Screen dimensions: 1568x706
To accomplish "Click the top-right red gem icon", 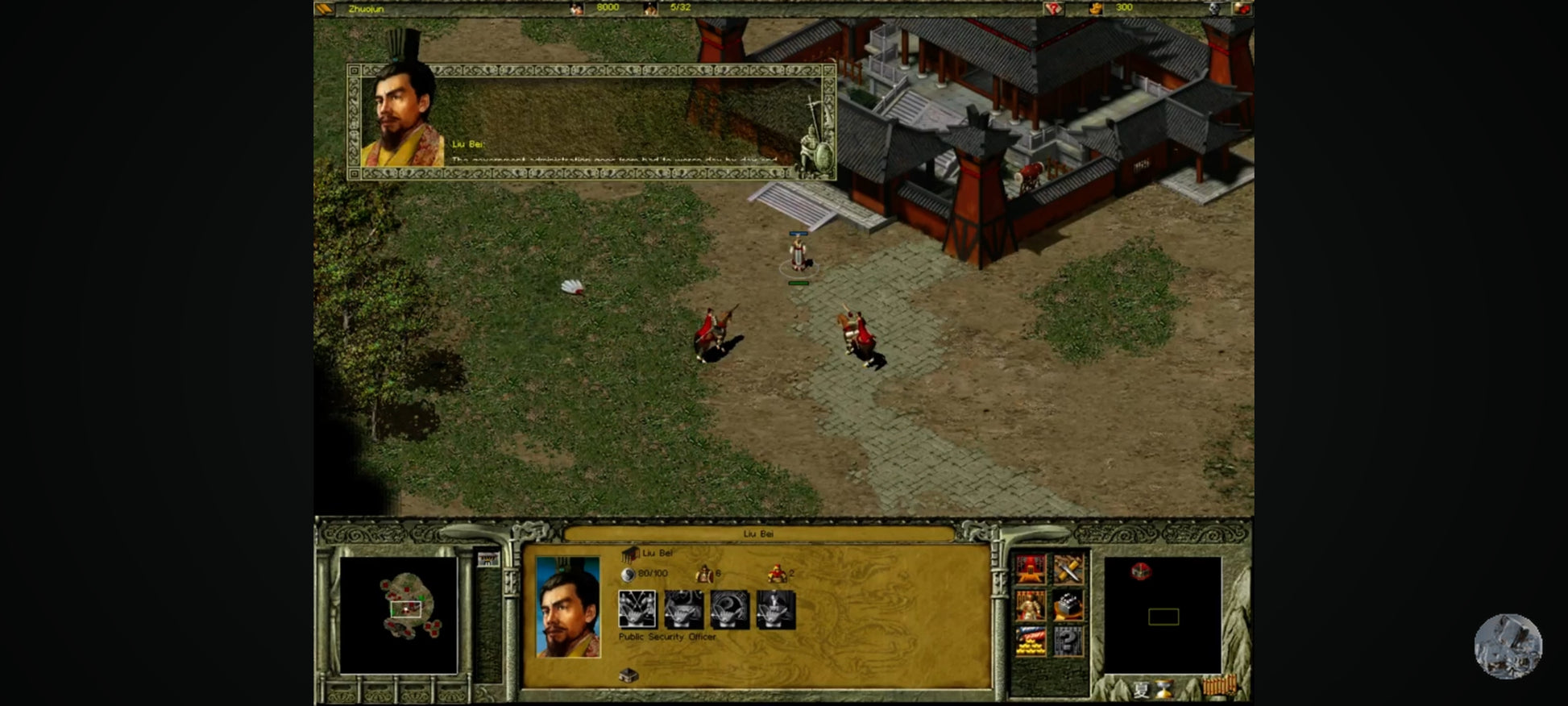I will pyautogui.click(x=1242, y=9).
